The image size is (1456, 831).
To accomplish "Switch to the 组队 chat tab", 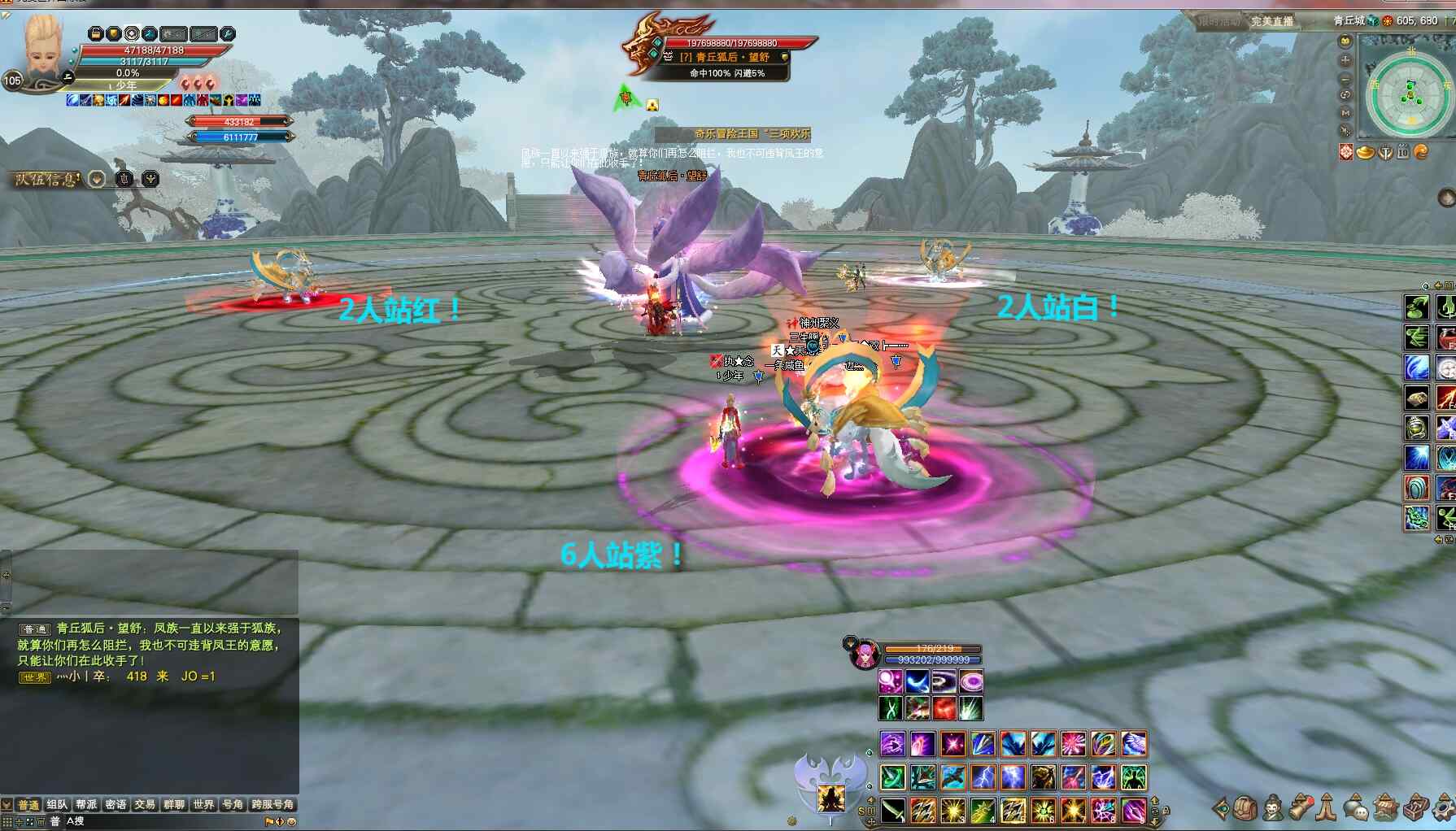I will tap(57, 804).
